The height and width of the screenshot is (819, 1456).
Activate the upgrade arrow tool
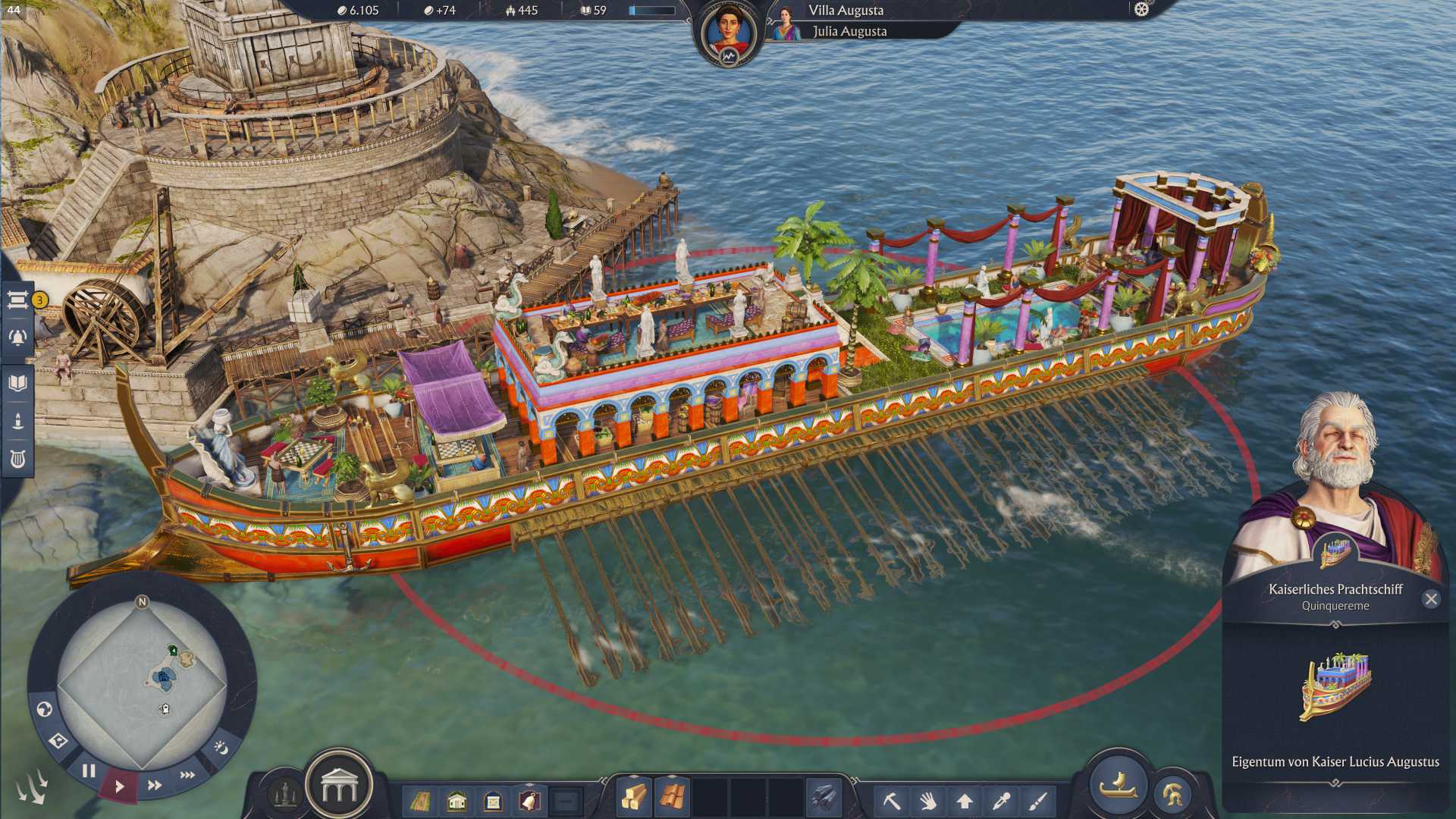(965, 802)
